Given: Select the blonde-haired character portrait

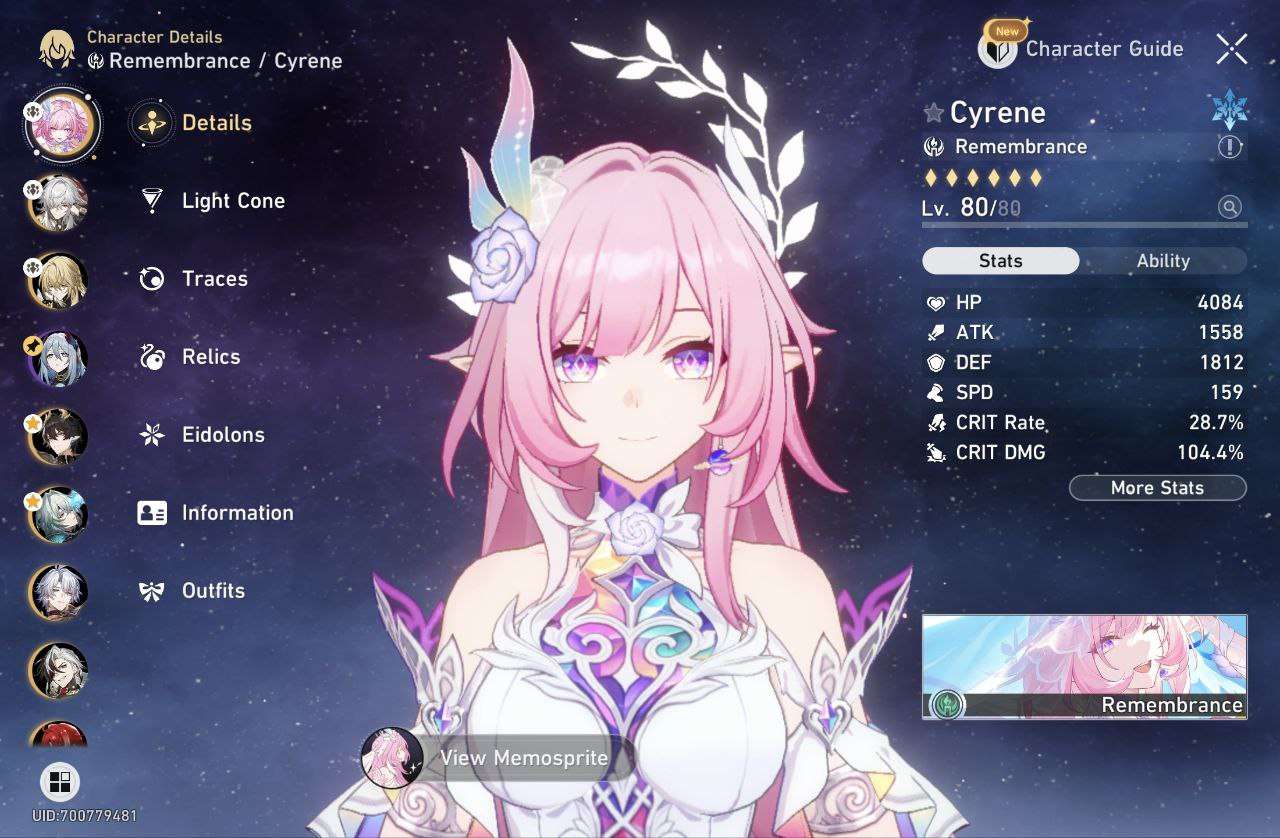Looking at the screenshot, I should click(x=59, y=280).
